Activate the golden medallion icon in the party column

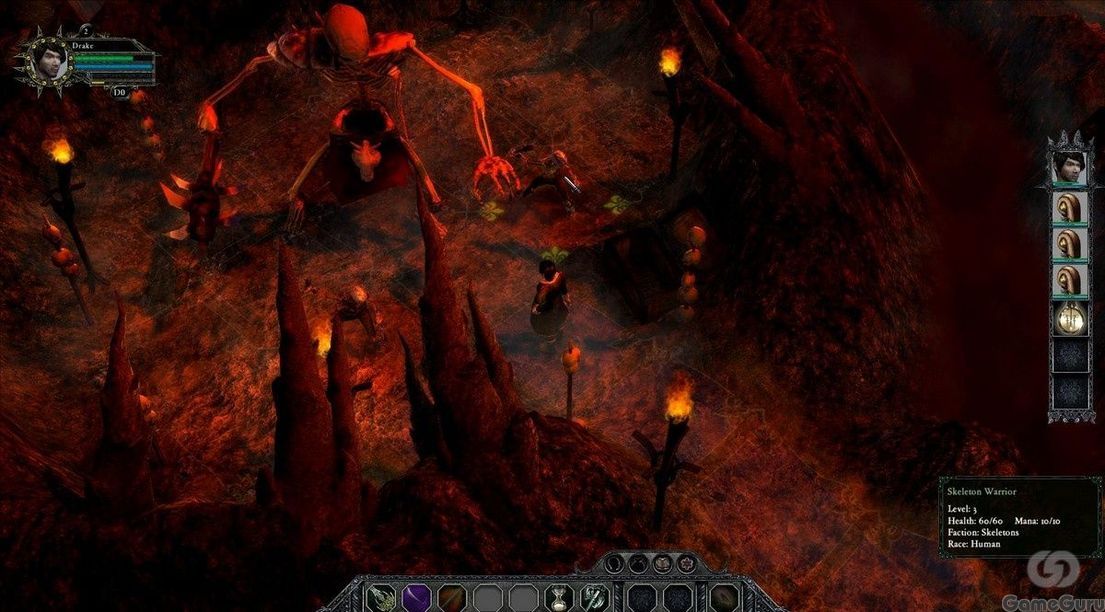pyautogui.click(x=1069, y=319)
